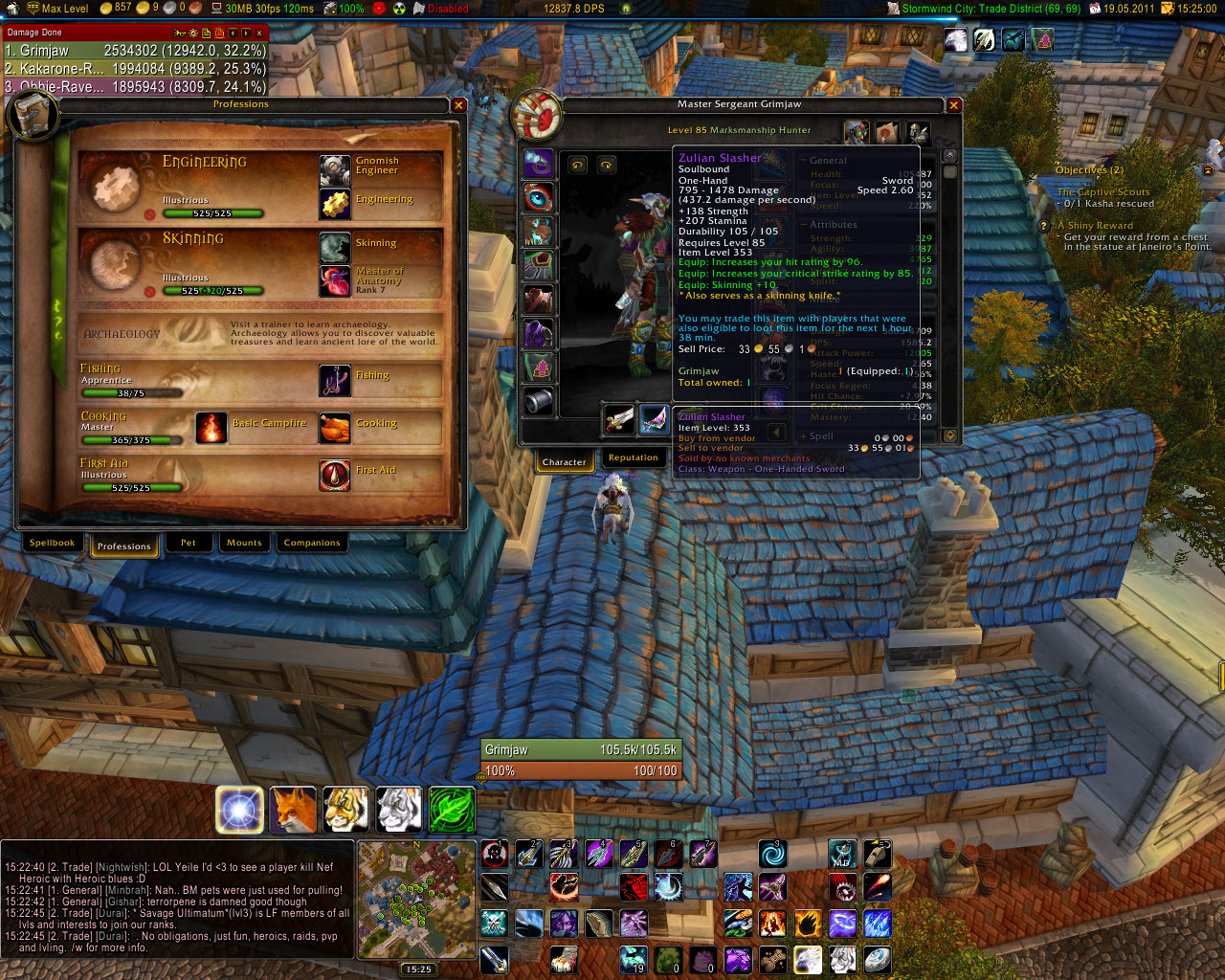Open the First Aid profession icon

(x=335, y=475)
